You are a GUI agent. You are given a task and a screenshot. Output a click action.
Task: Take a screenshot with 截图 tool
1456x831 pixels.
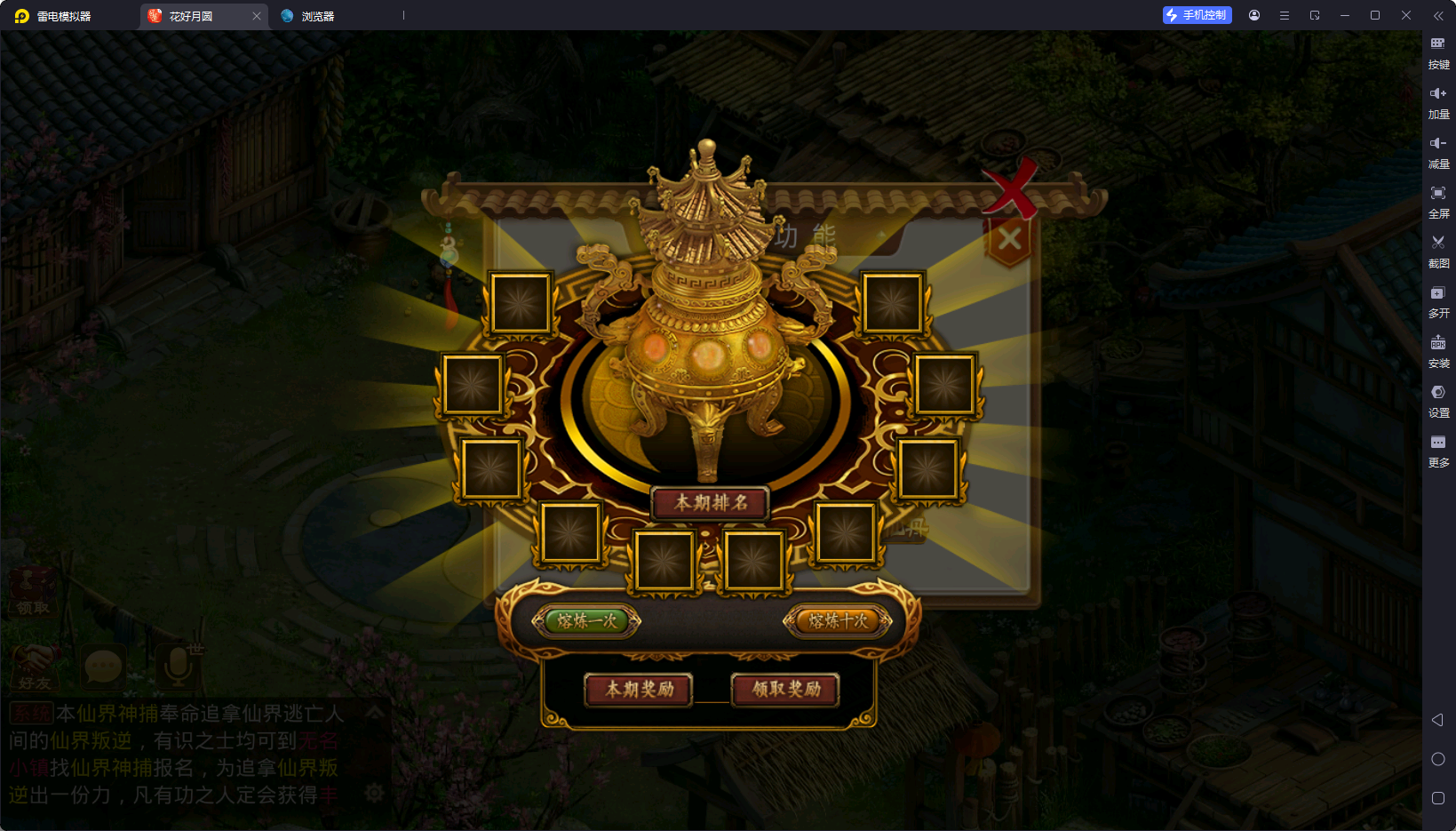point(1438,249)
